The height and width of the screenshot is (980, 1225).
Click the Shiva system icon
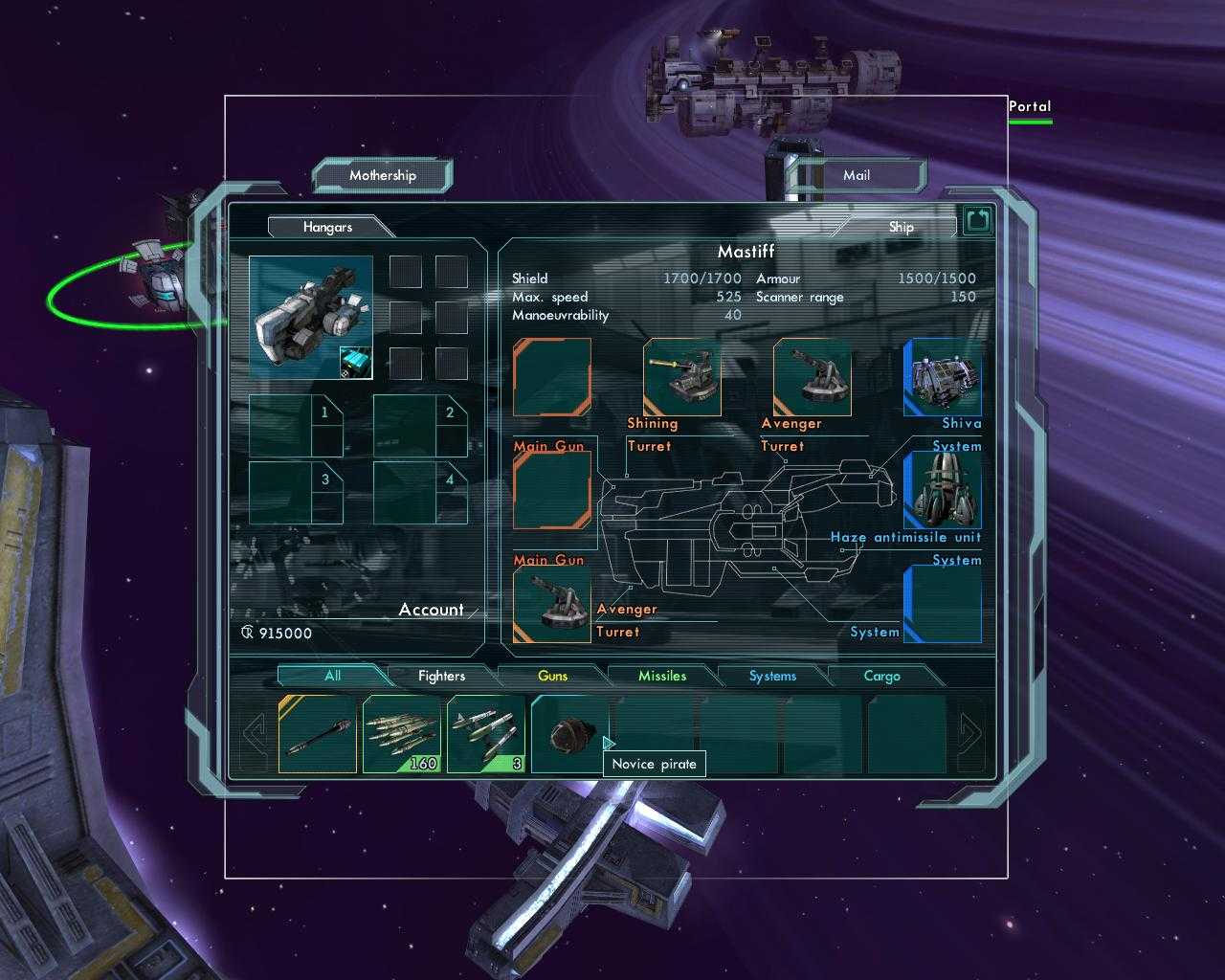[x=943, y=380]
